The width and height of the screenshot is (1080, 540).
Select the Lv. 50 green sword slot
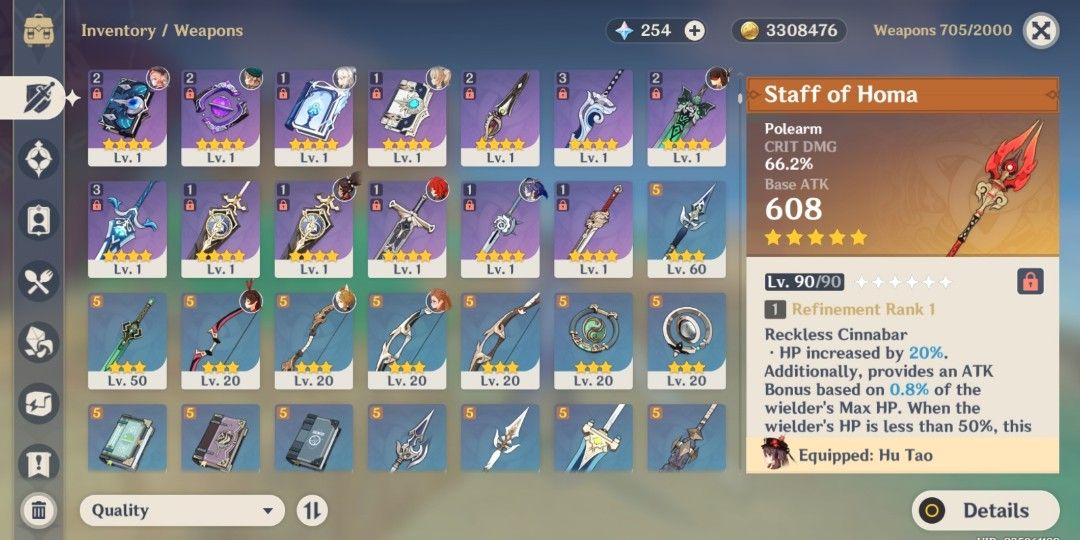127,341
